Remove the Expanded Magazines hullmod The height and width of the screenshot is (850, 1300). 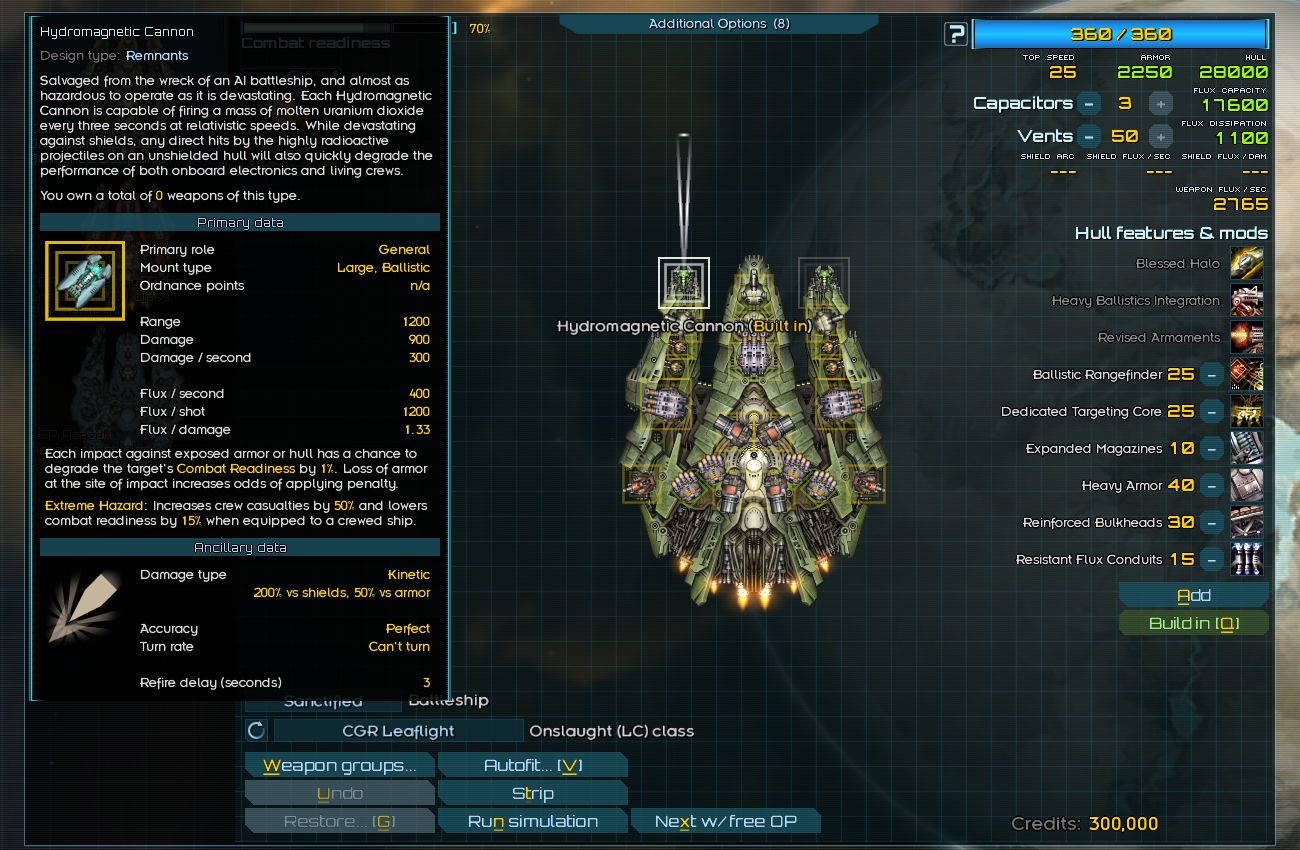(1211, 449)
